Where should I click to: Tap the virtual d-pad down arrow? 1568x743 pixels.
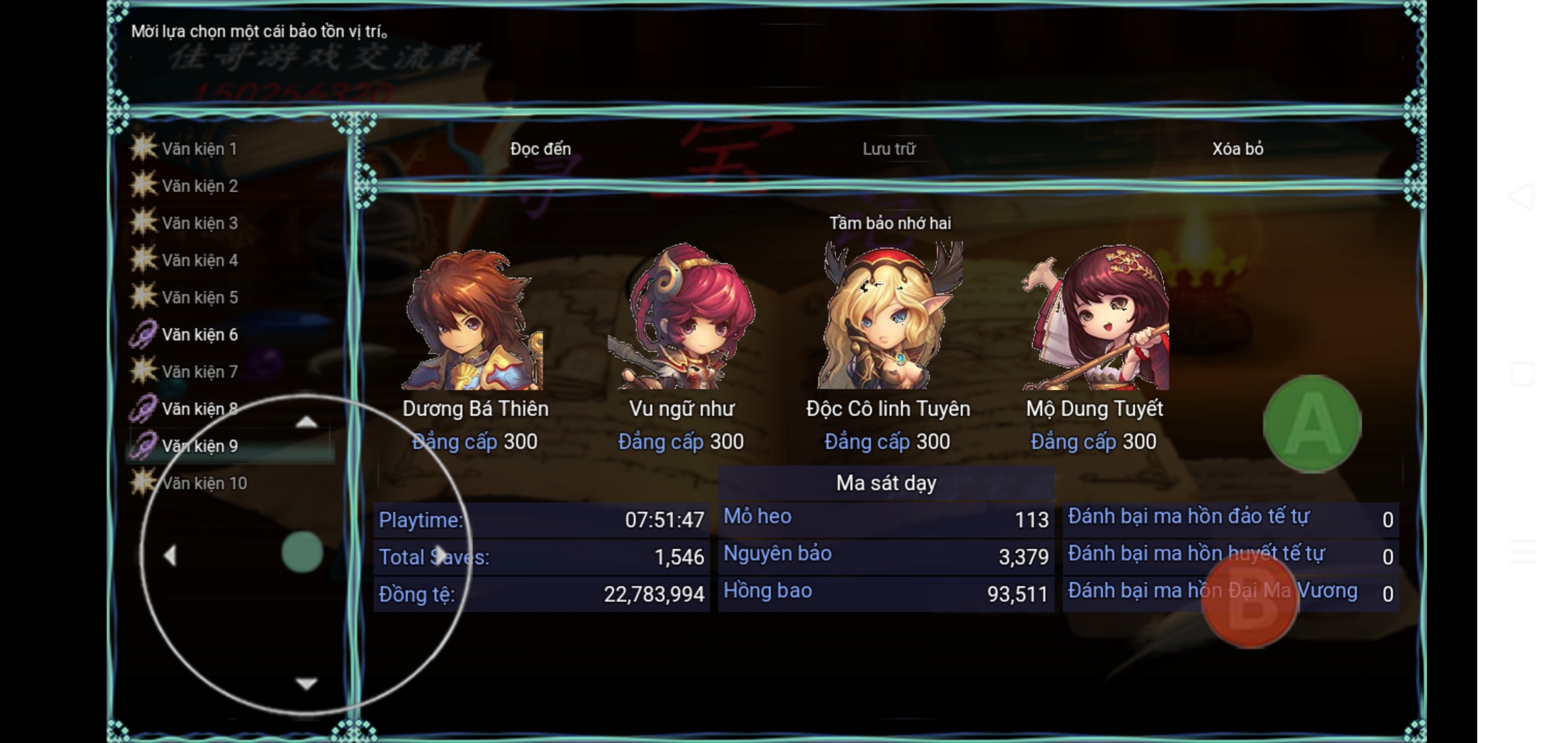(306, 683)
